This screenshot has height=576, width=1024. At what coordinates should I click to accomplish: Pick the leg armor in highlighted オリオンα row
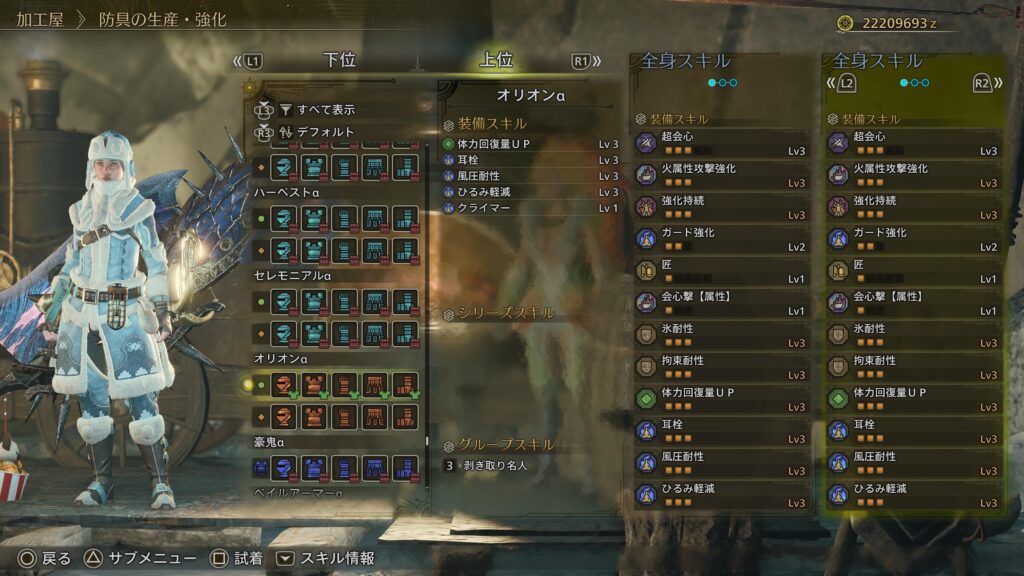(x=405, y=384)
